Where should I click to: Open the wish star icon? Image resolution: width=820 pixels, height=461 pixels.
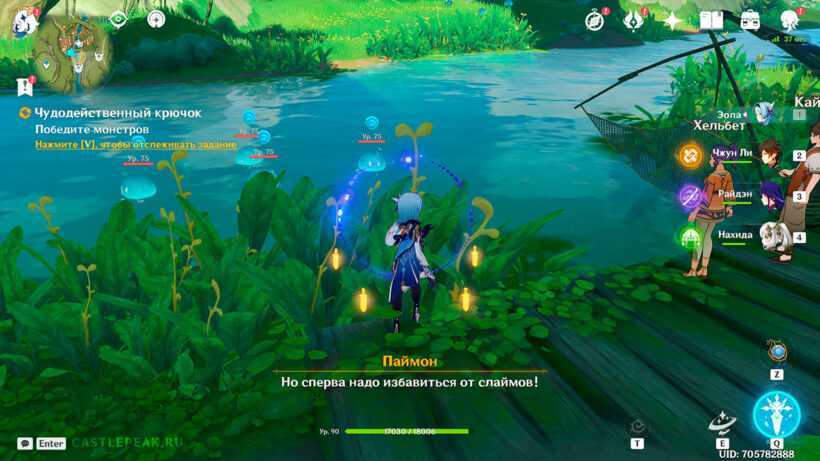point(672,20)
